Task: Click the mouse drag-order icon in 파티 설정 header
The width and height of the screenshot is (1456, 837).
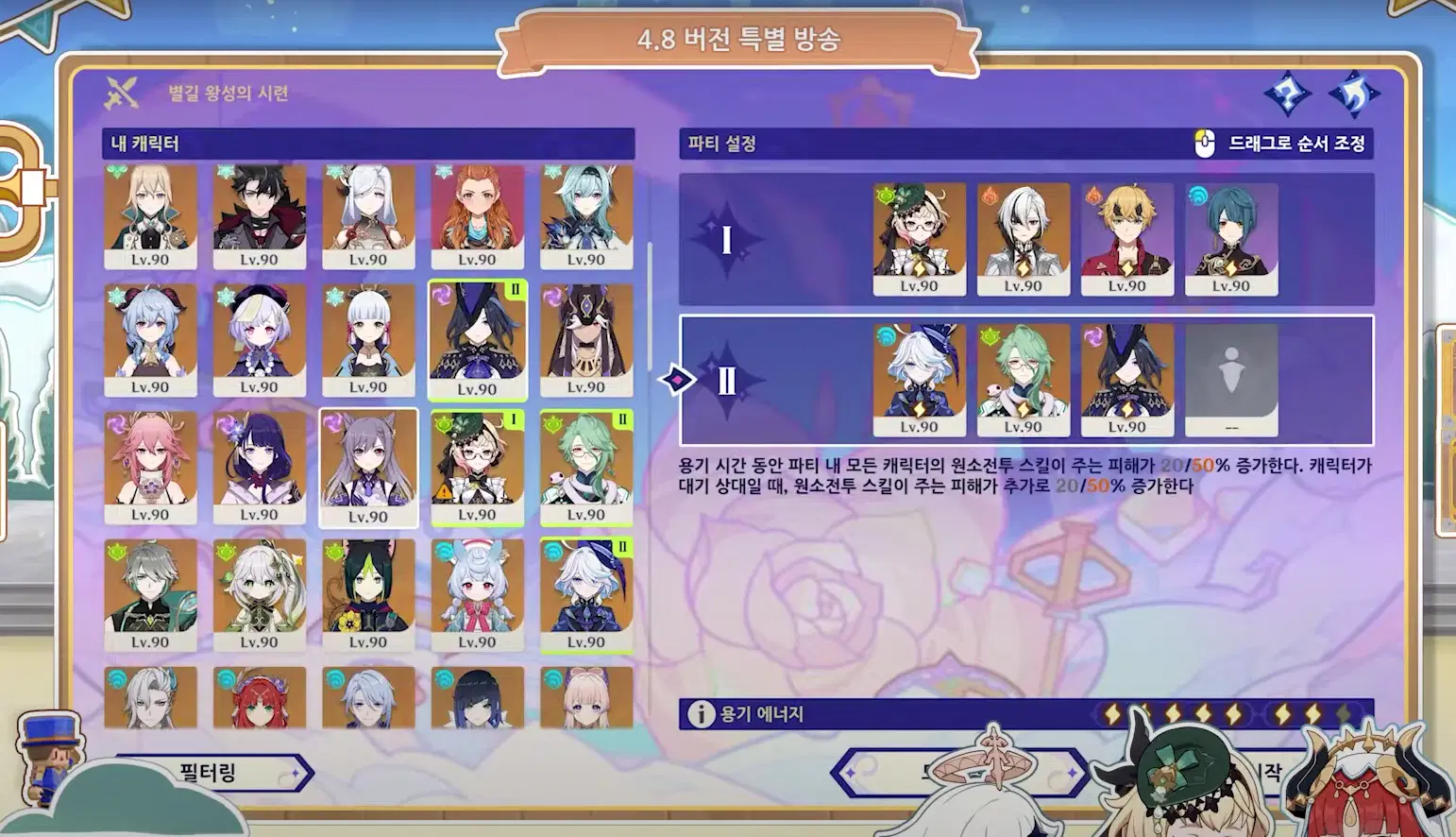Action: point(1203,145)
